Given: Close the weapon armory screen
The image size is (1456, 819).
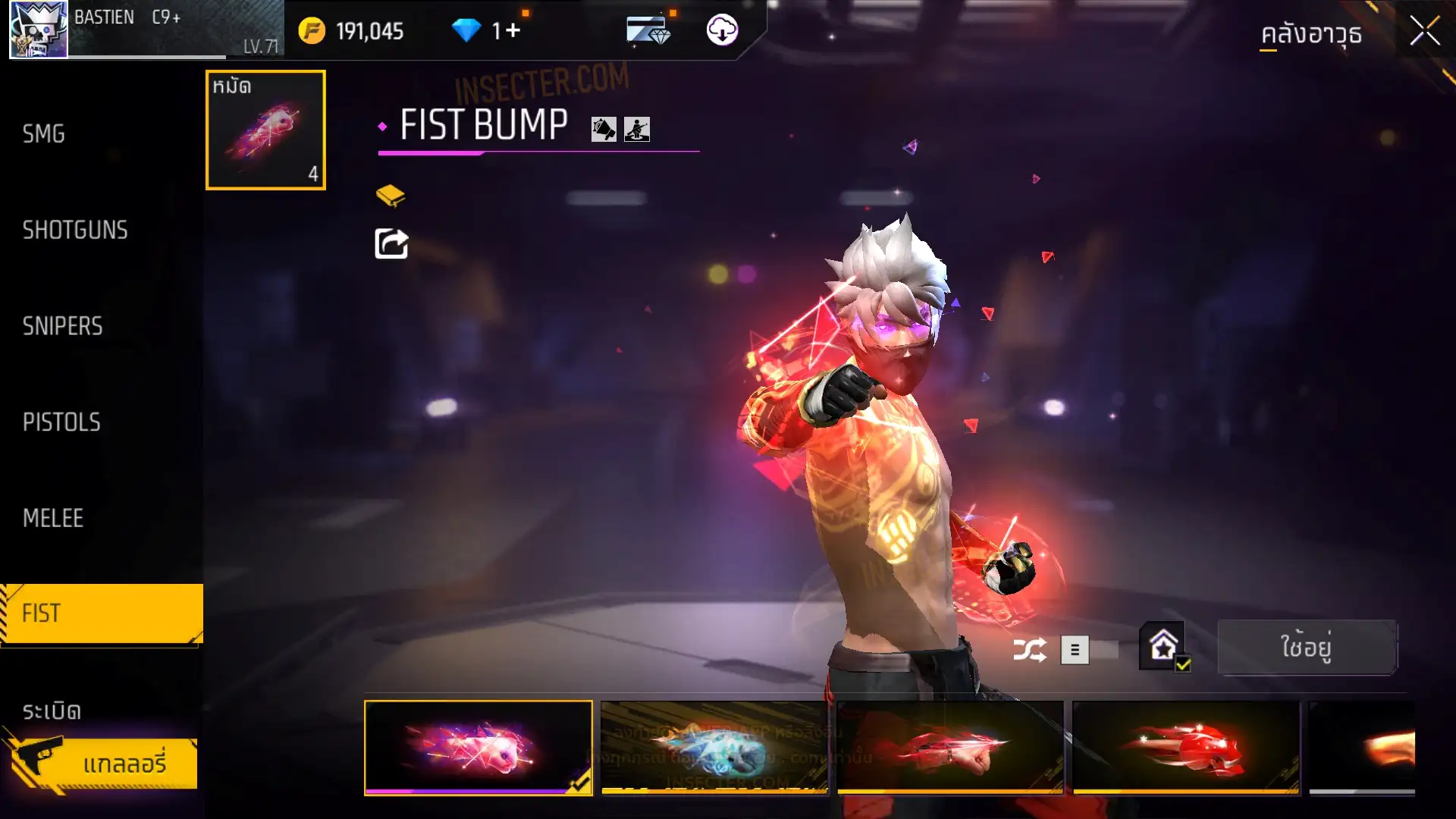Looking at the screenshot, I should pyautogui.click(x=1424, y=32).
